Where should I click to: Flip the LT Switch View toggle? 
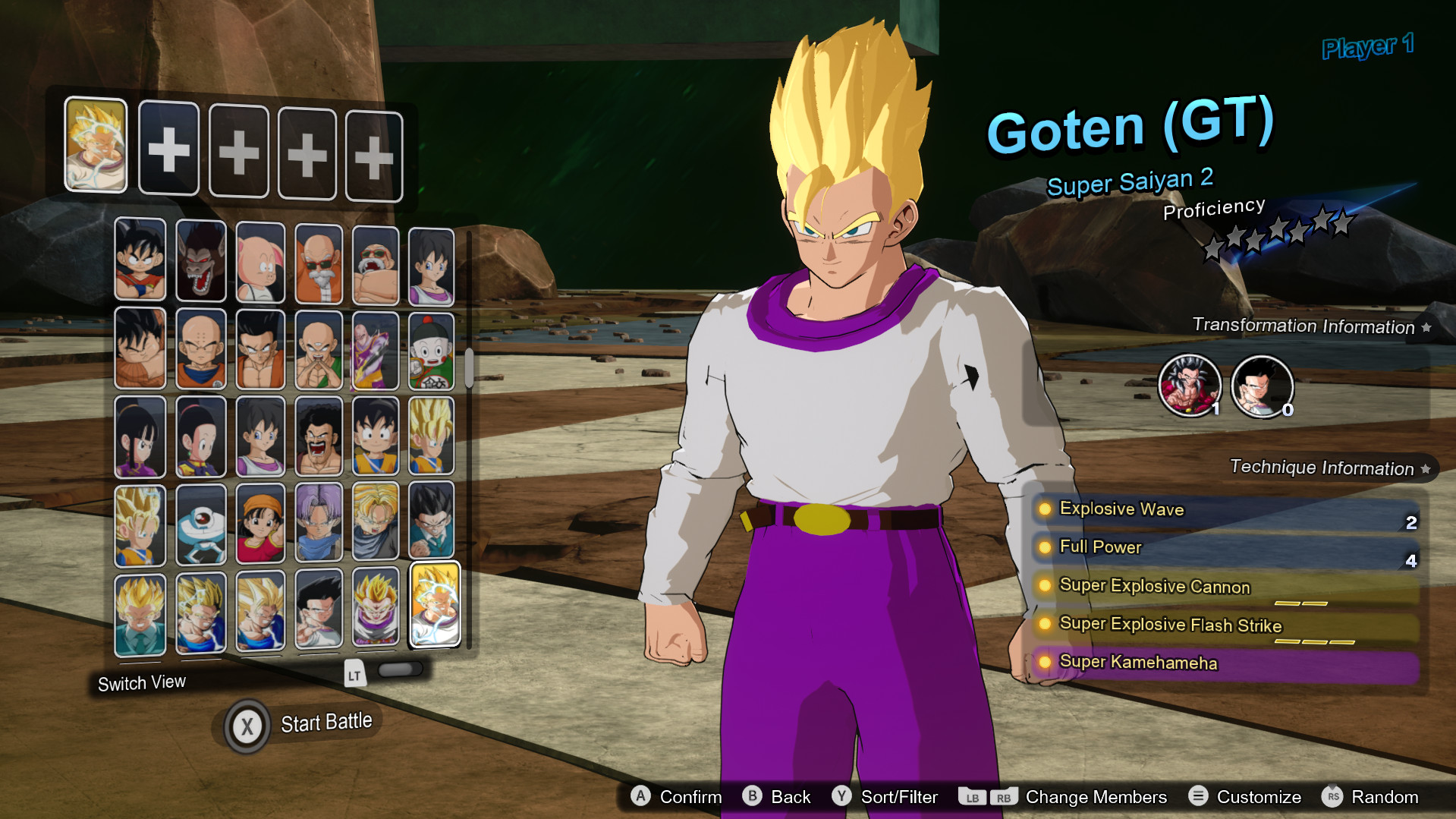tap(400, 671)
